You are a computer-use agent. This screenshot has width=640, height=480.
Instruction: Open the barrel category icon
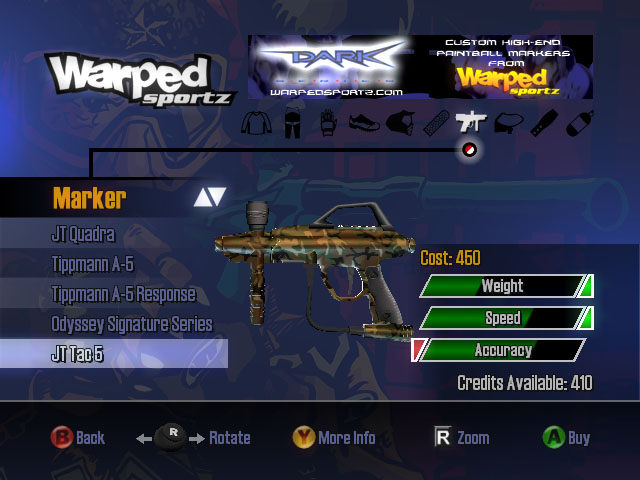click(540, 125)
